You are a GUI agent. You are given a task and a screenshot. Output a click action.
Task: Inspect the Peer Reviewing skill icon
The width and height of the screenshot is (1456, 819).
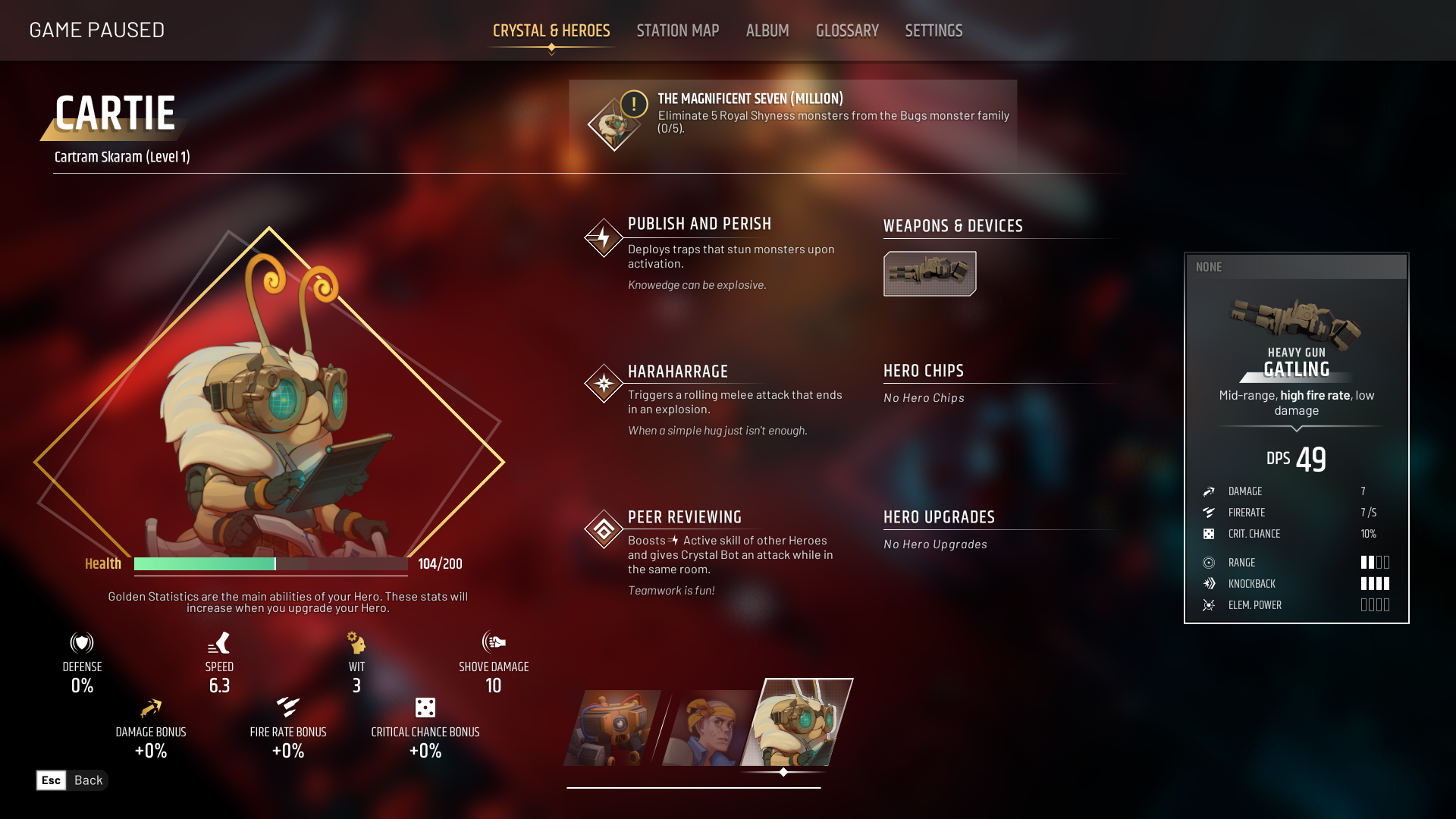[604, 529]
